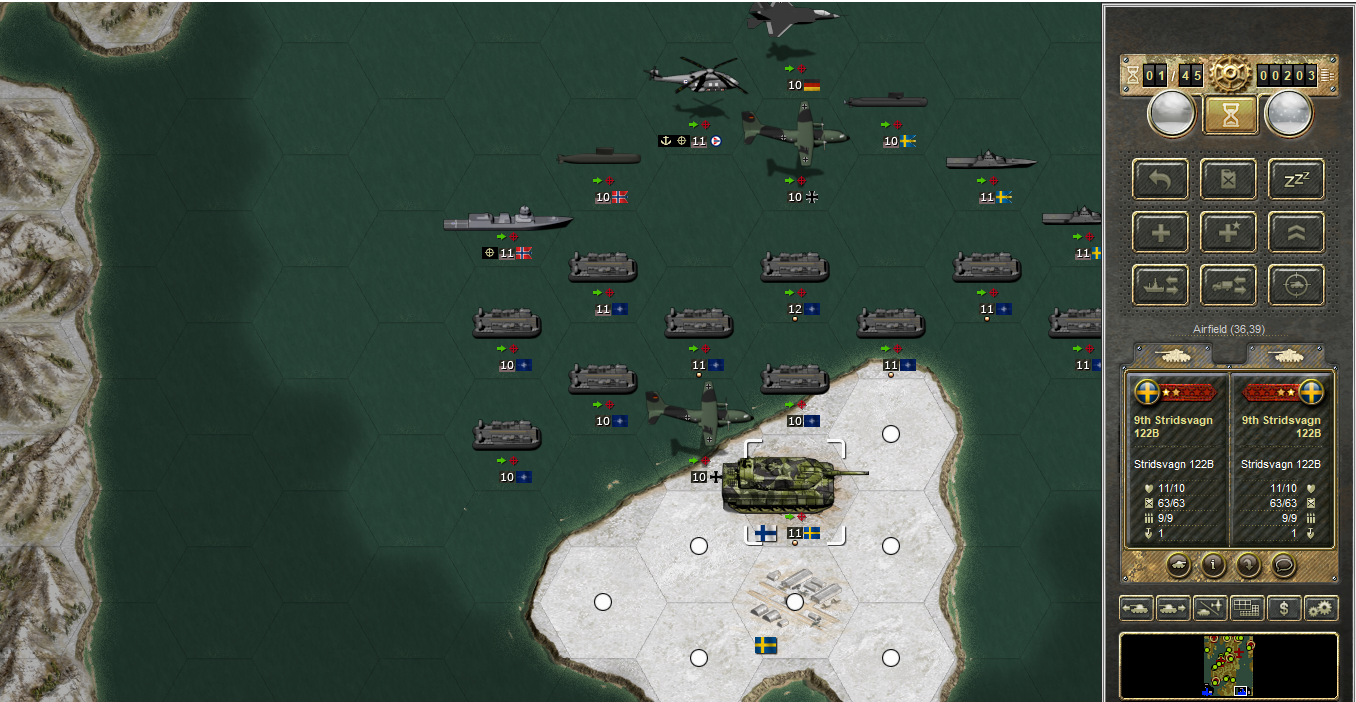This screenshot has width=1356, height=702.
Task: Upgrade the unit with the chevrons button
Action: pos(1296,232)
